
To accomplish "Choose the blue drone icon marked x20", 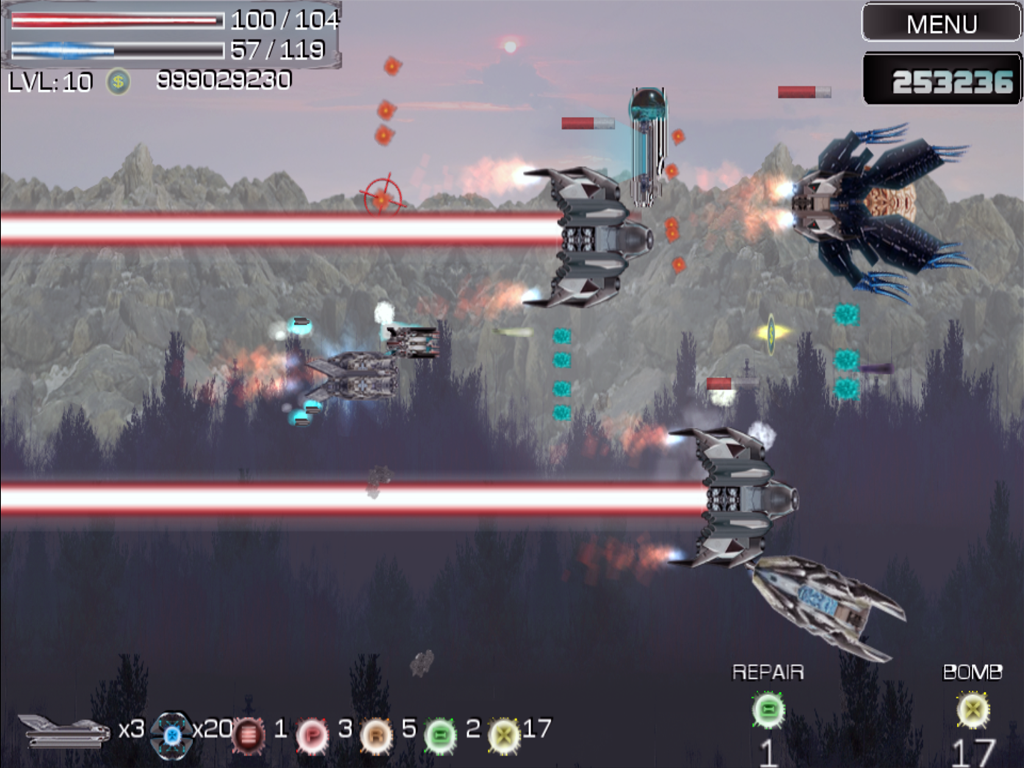I will tap(171, 735).
